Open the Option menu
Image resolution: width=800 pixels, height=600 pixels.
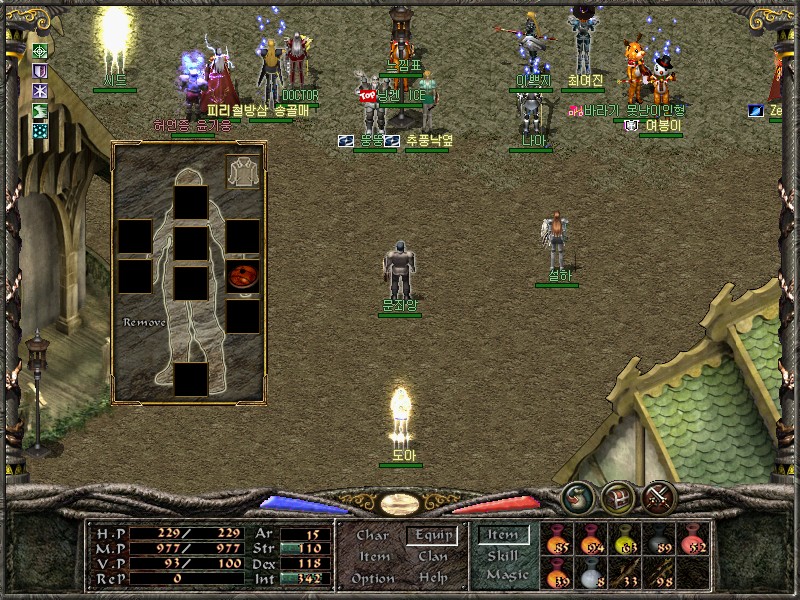point(372,578)
